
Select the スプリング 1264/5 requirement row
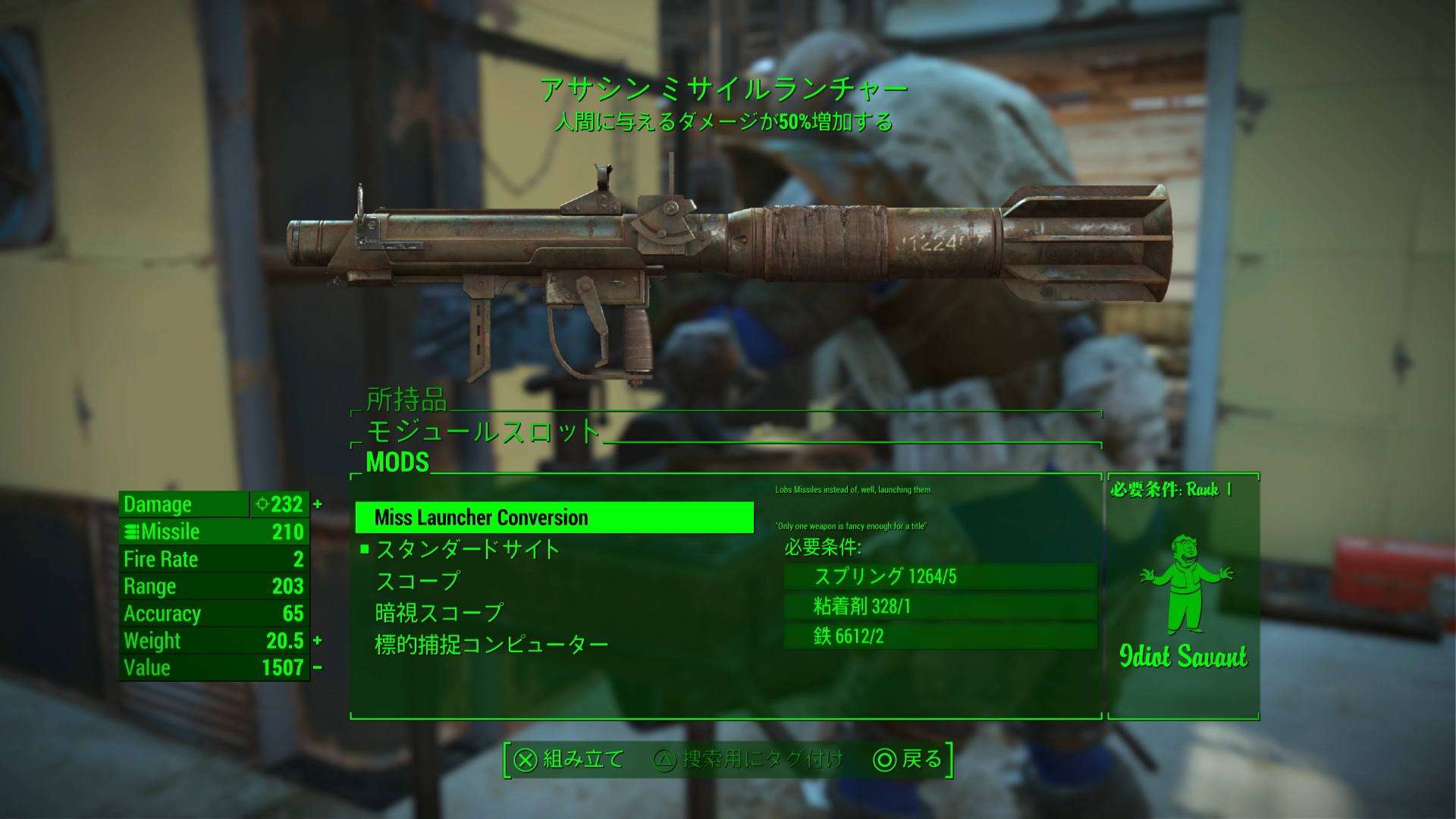tap(940, 576)
